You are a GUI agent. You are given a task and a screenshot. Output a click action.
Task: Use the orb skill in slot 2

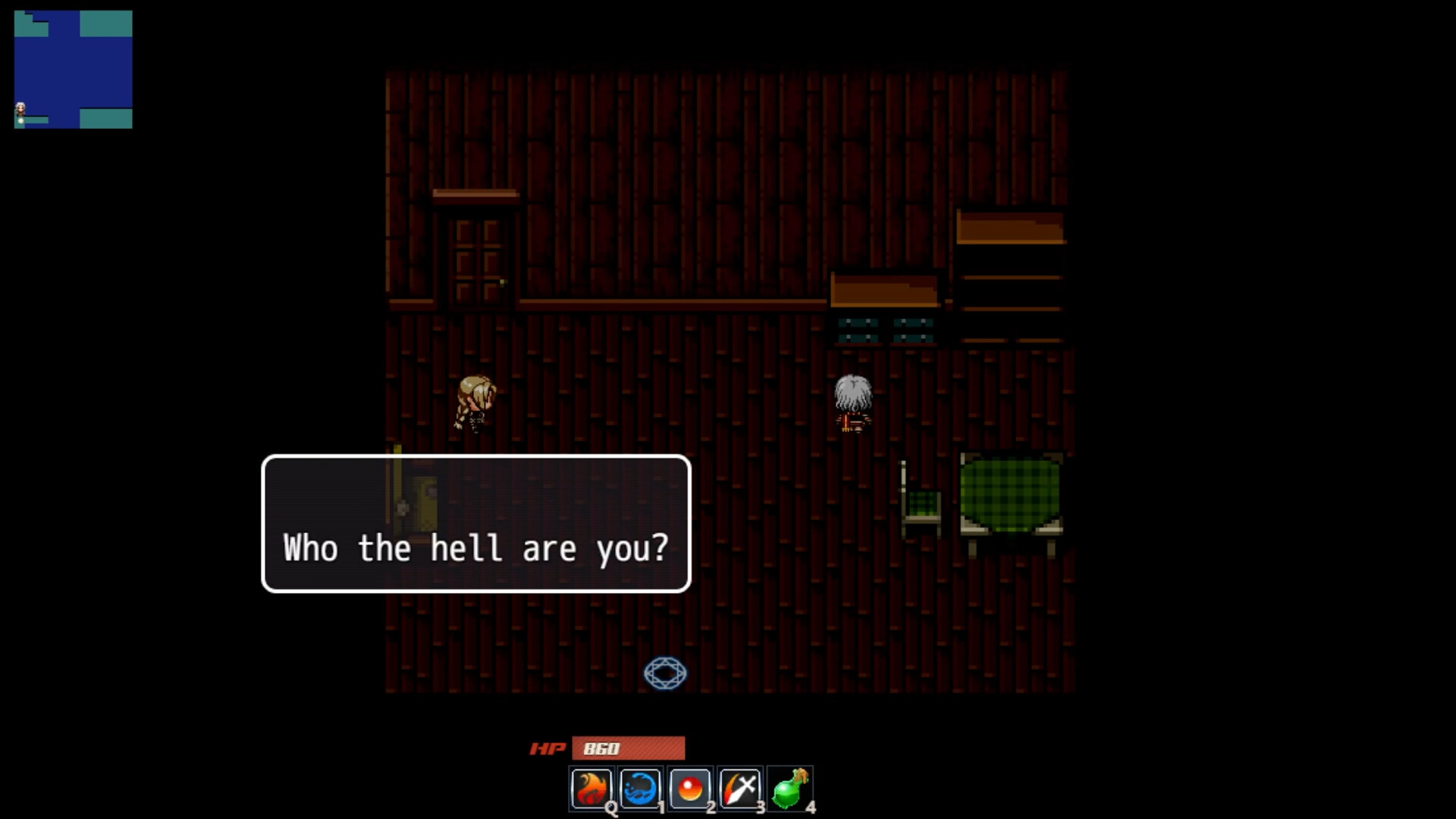coord(691,788)
